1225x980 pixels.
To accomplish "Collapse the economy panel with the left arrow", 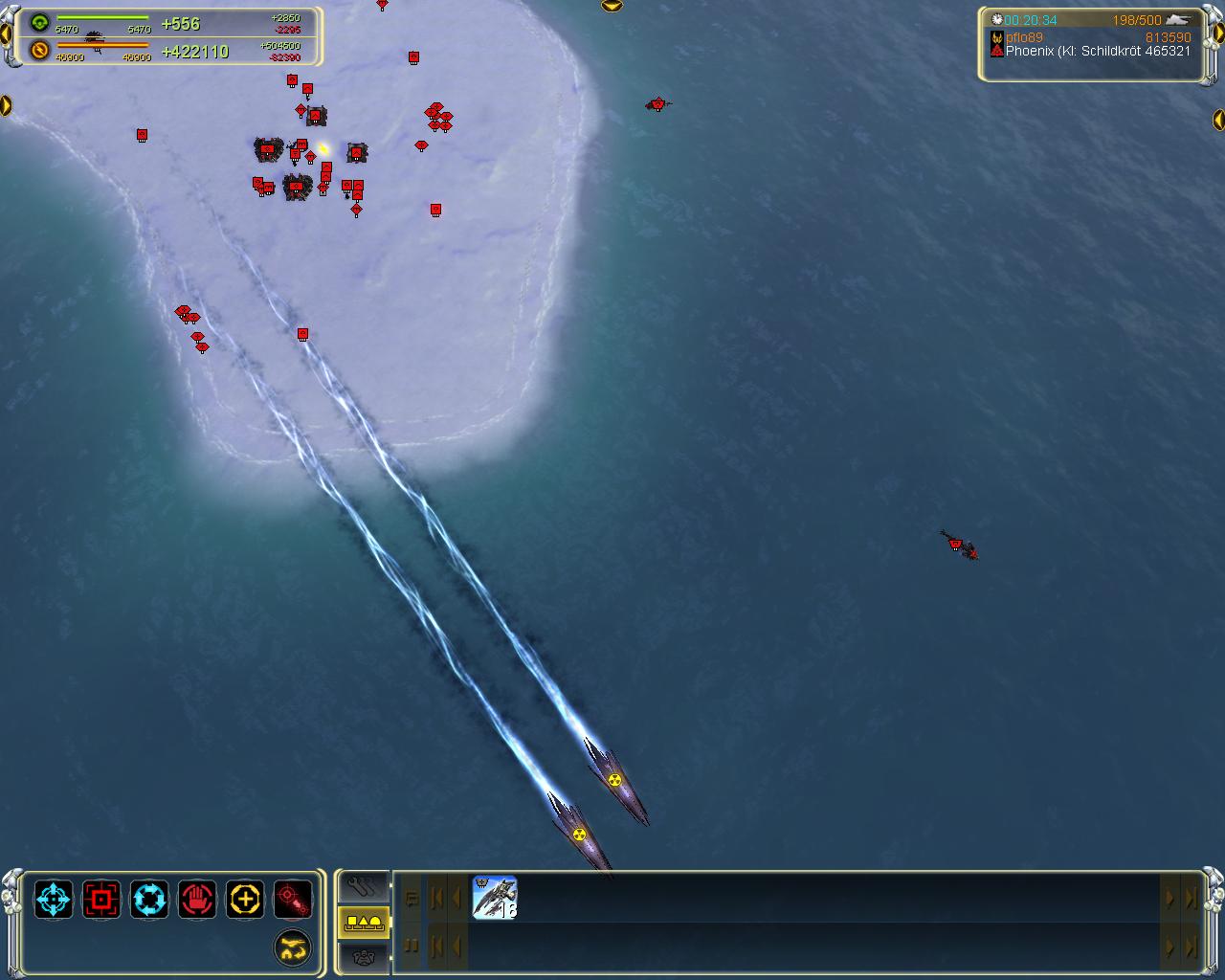I will [6, 34].
